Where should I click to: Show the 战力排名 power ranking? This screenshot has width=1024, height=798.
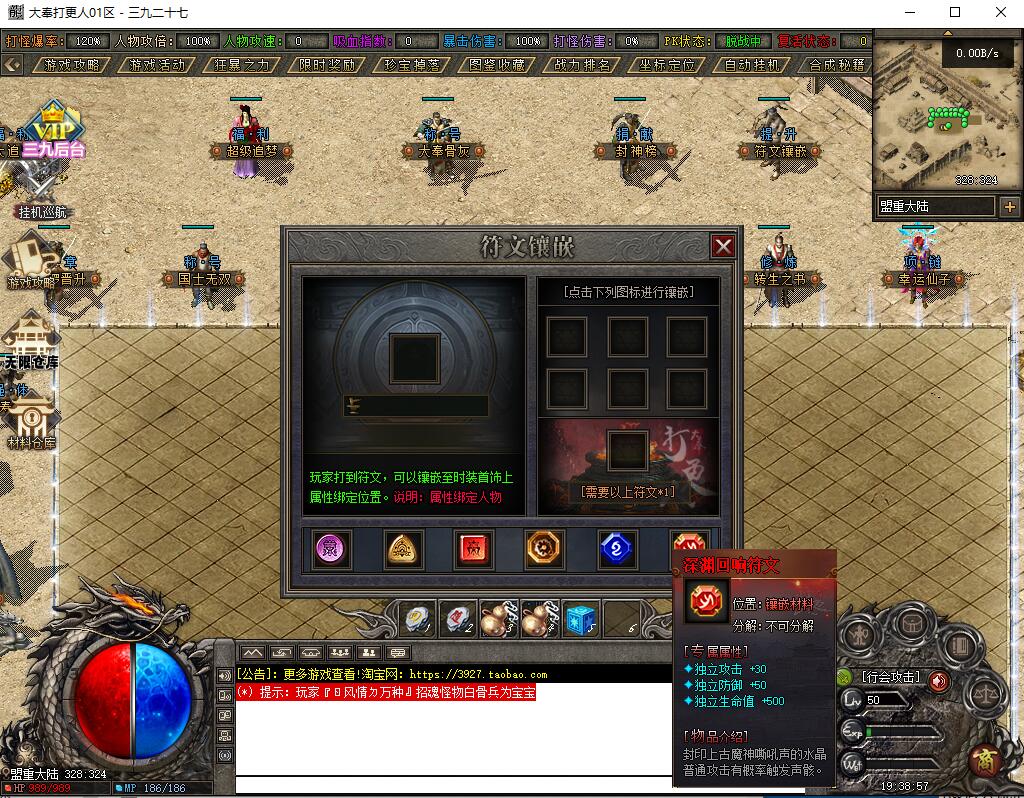pyautogui.click(x=582, y=65)
